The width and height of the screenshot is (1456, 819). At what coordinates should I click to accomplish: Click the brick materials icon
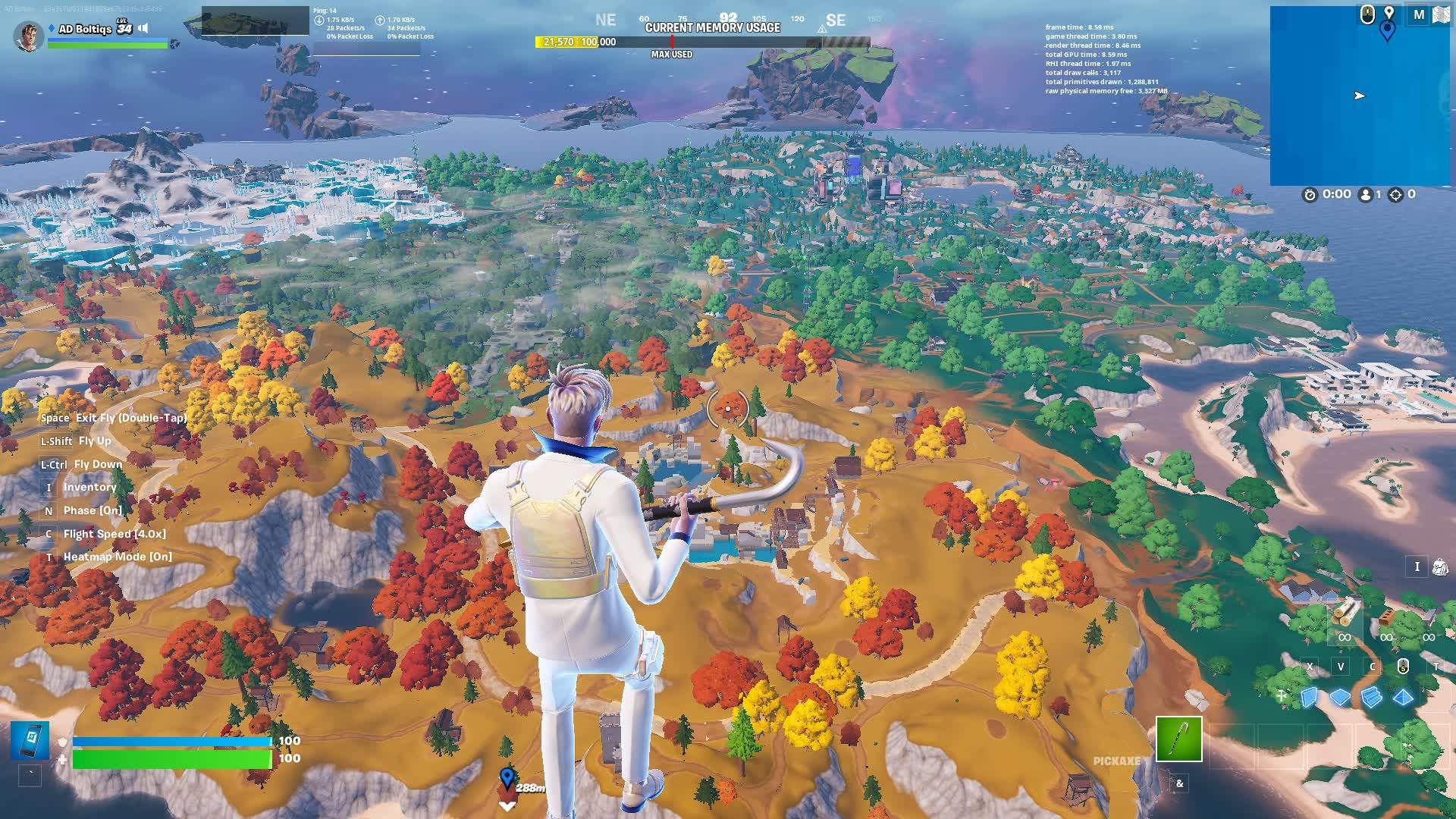1387,616
